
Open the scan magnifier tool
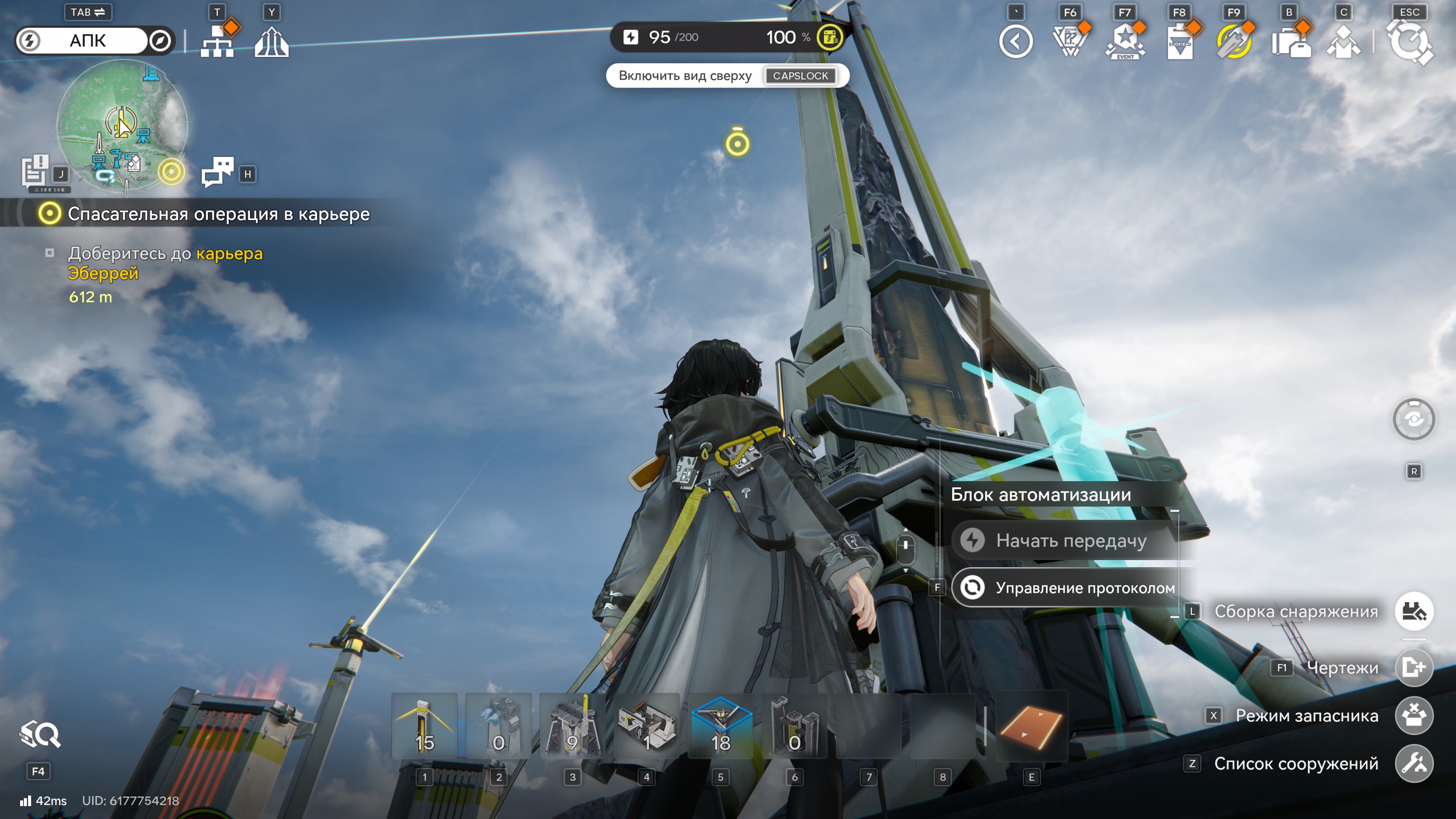tap(39, 735)
